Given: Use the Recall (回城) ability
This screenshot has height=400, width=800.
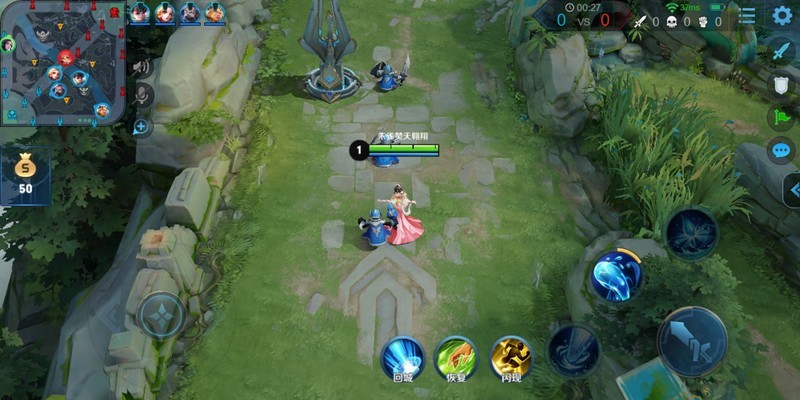Looking at the screenshot, I should click(x=402, y=356).
